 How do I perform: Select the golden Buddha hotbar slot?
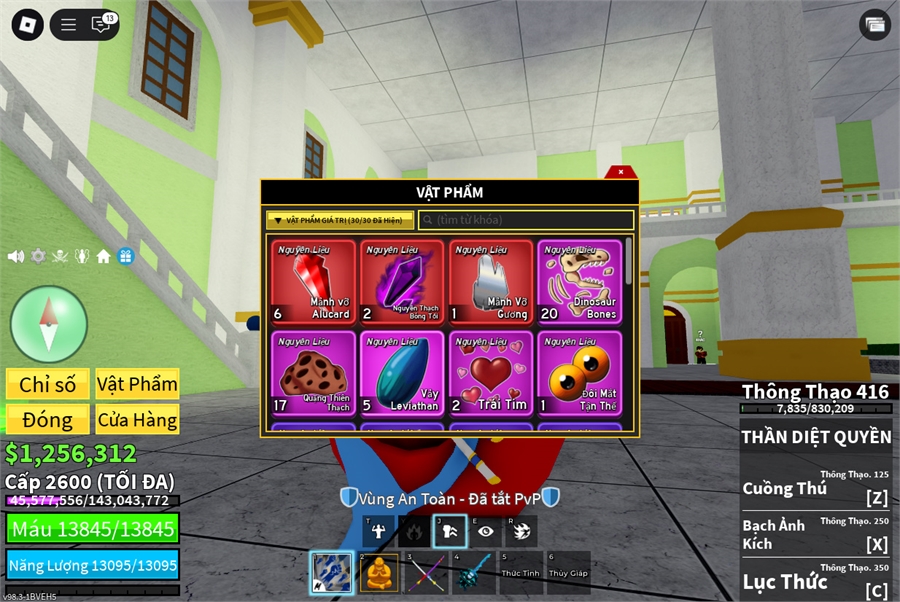pyautogui.click(x=379, y=573)
